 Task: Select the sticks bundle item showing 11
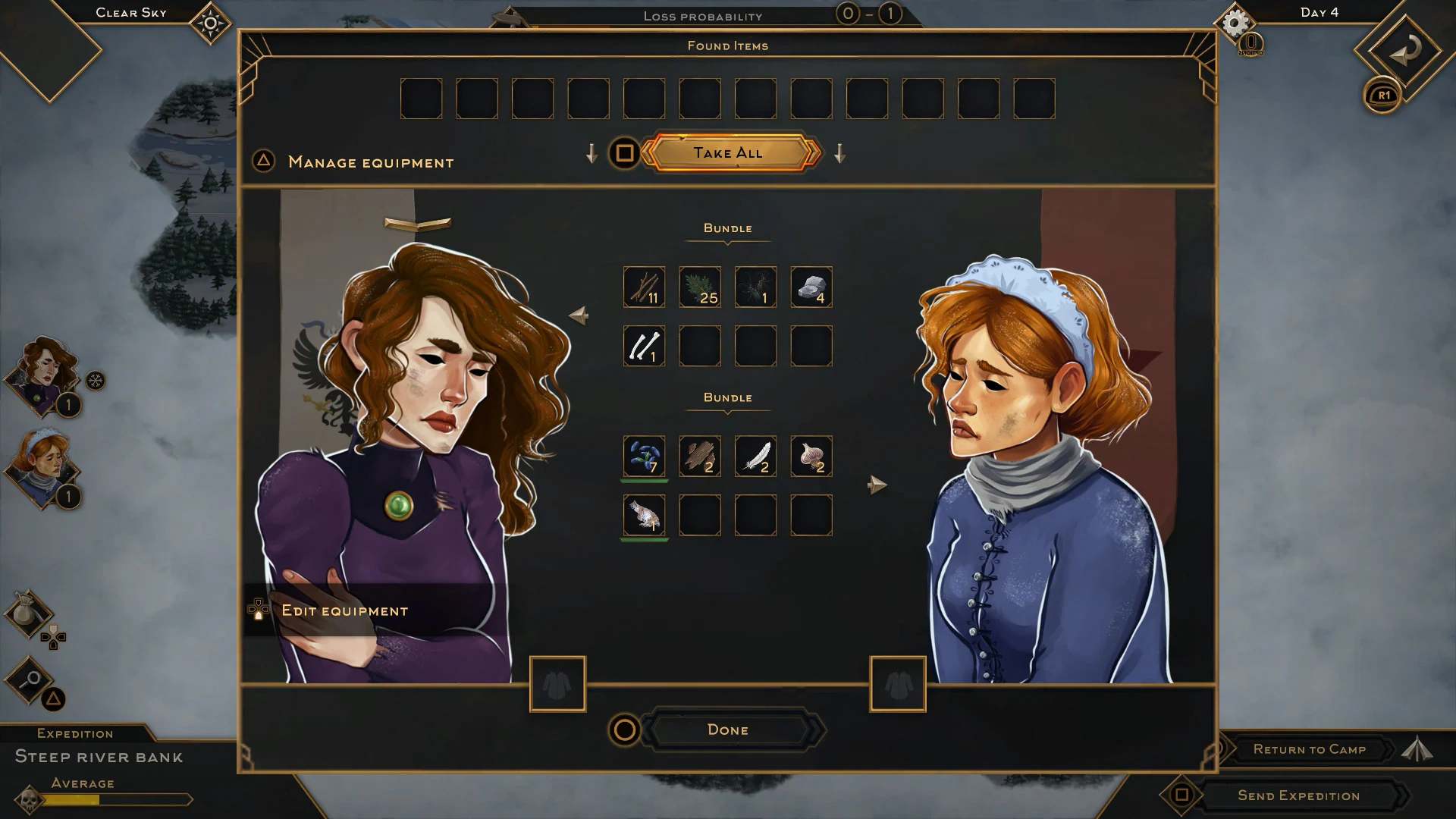tap(643, 287)
